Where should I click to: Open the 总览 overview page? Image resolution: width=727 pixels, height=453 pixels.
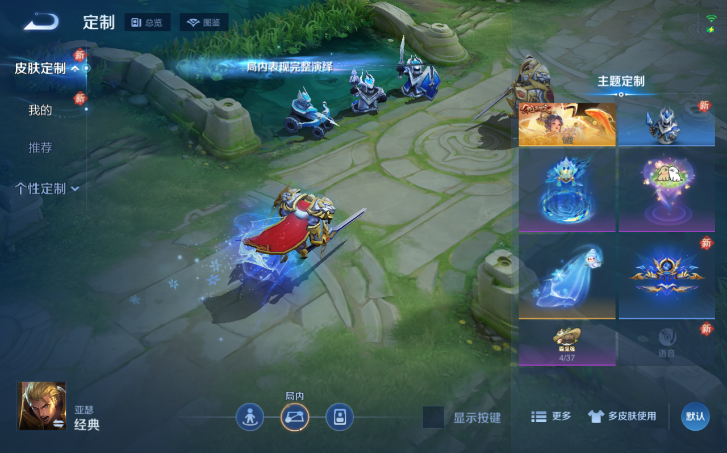[147, 22]
